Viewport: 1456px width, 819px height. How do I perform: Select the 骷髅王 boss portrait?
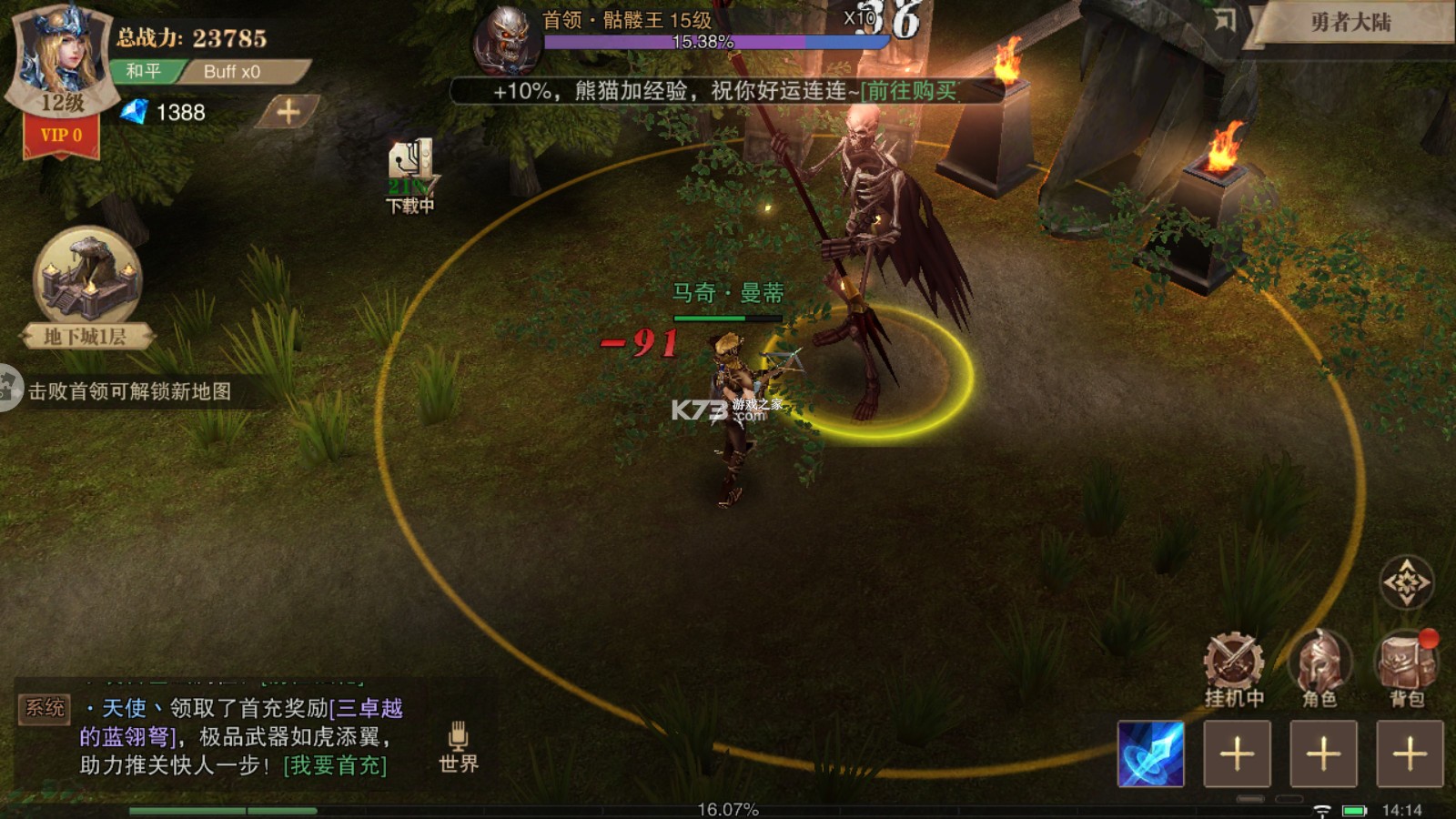506,40
